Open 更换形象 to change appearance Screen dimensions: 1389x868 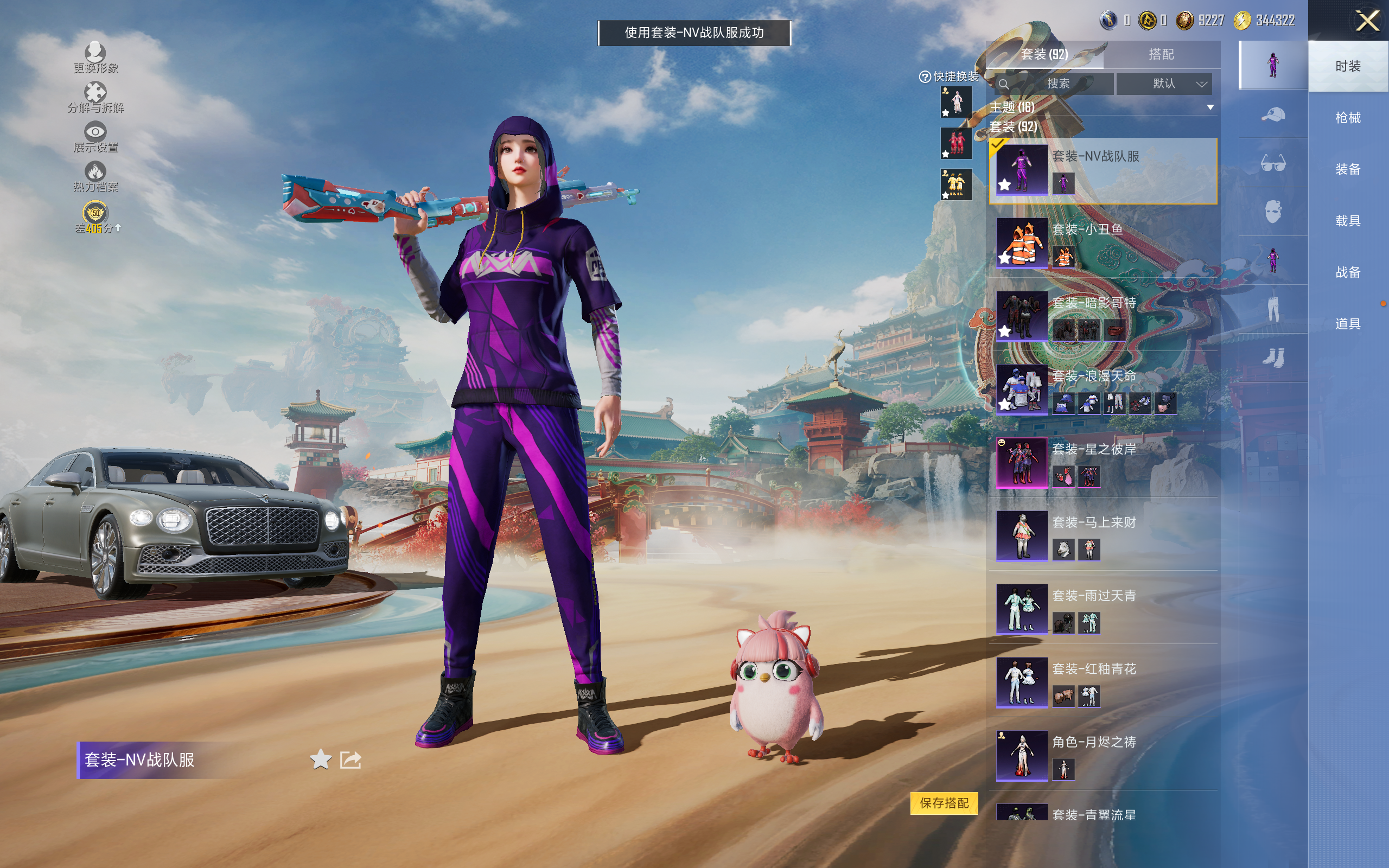pyautogui.click(x=95, y=58)
